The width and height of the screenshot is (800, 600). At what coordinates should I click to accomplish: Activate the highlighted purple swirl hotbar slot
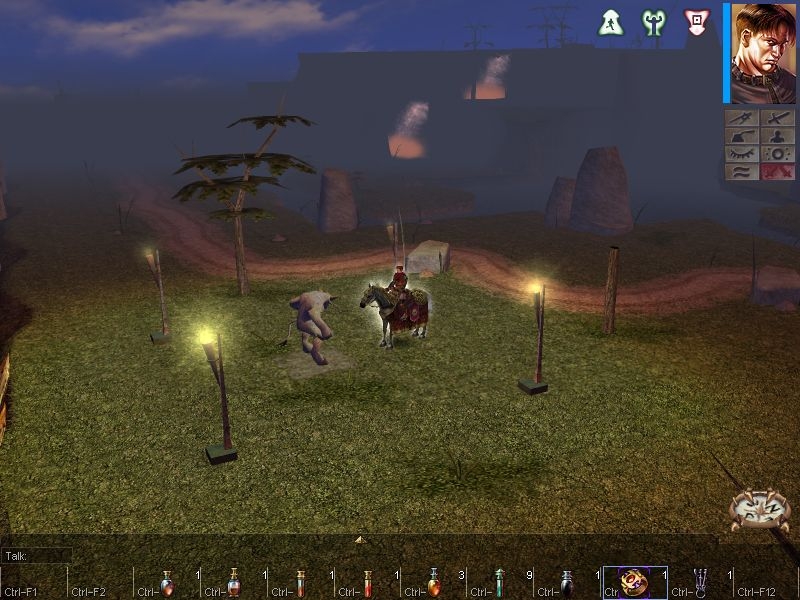pyautogui.click(x=633, y=583)
